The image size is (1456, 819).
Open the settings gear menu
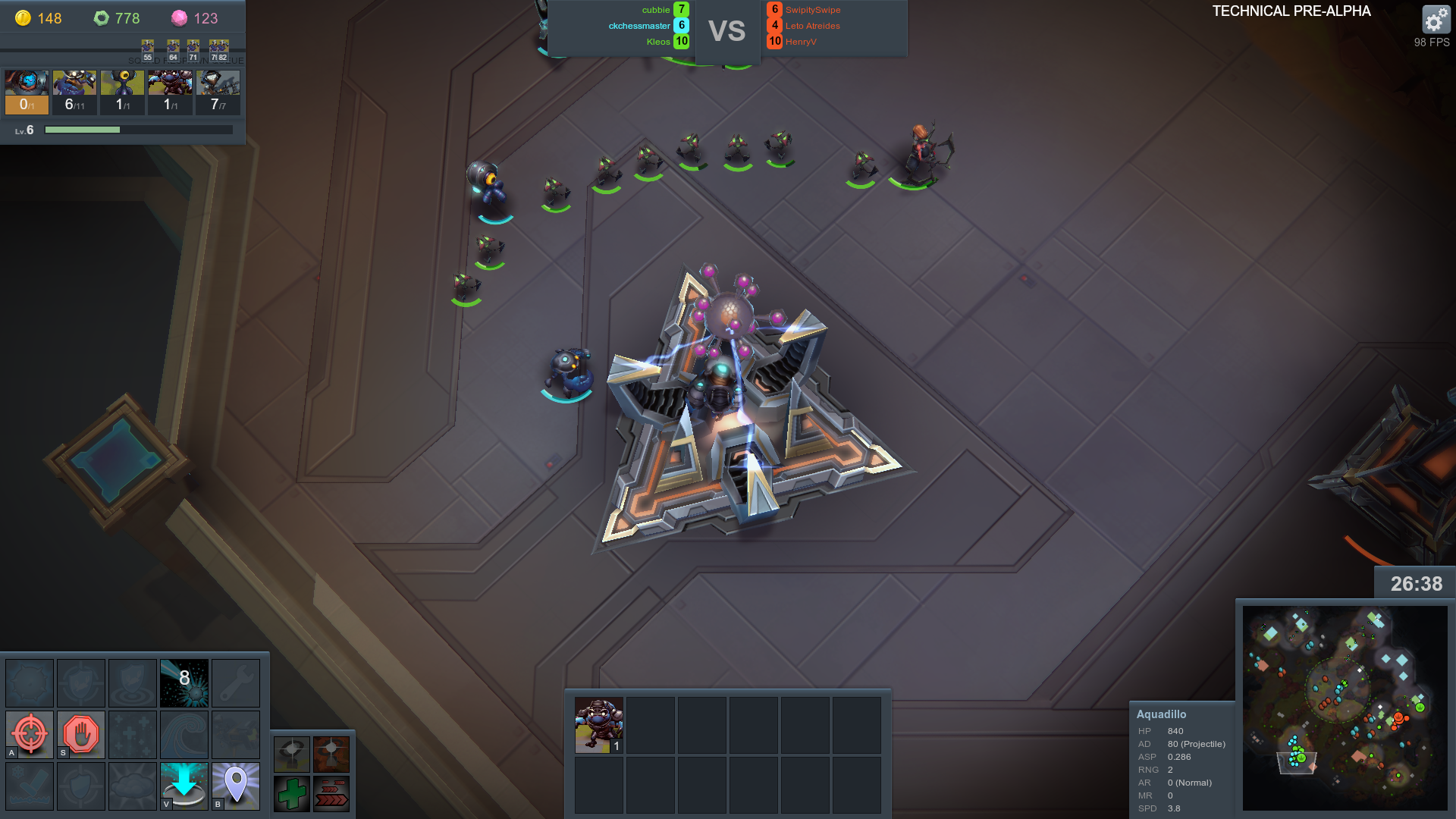pos(1435,20)
